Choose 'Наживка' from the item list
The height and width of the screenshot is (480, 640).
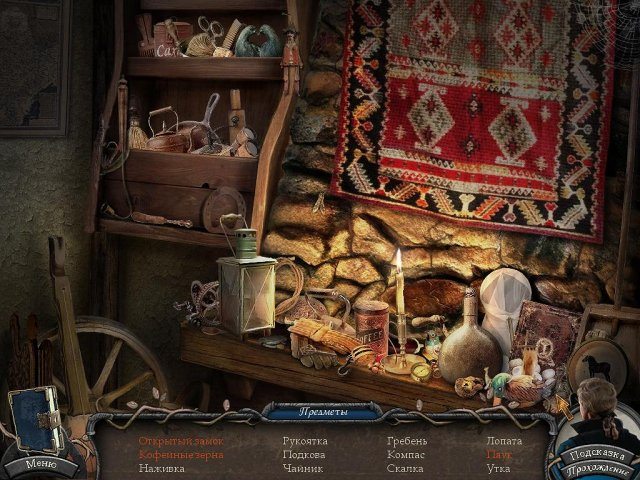pos(162,467)
